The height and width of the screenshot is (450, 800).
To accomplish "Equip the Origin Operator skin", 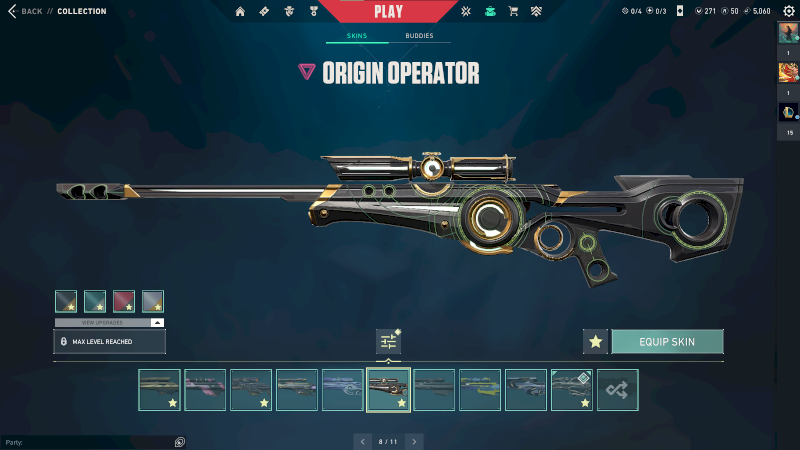I will point(667,341).
